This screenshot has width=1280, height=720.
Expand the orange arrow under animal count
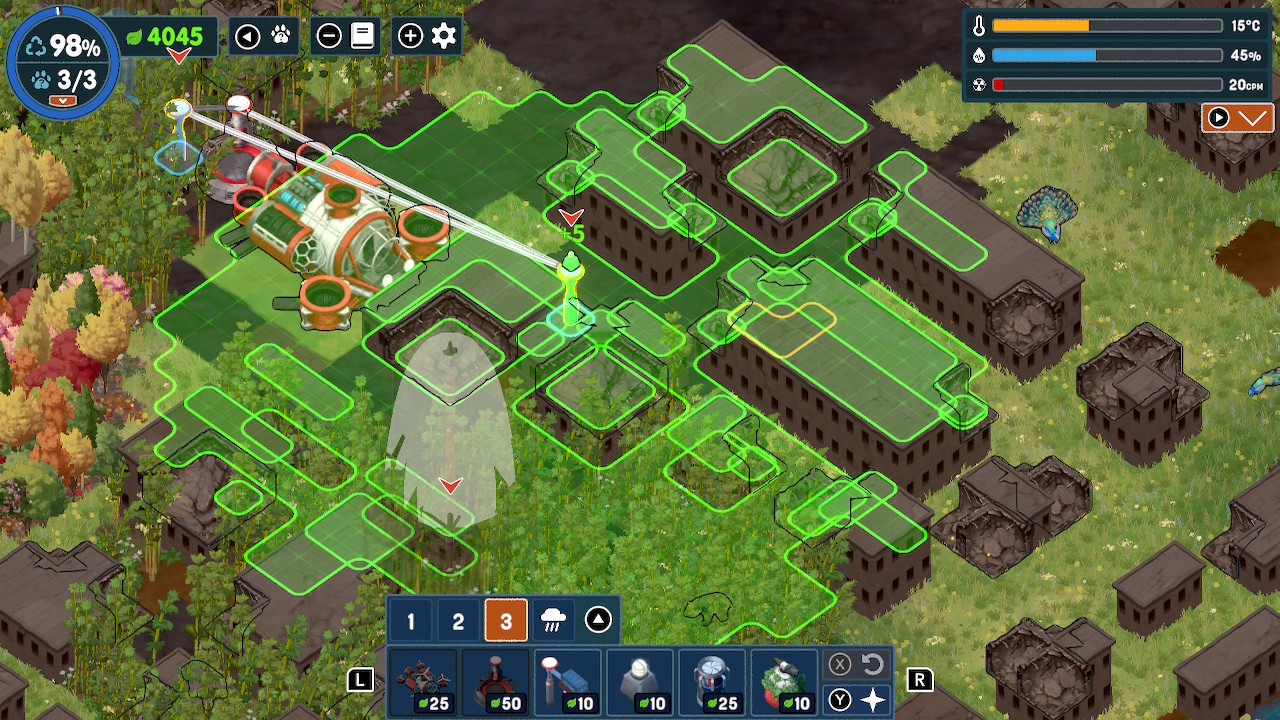pos(63,100)
